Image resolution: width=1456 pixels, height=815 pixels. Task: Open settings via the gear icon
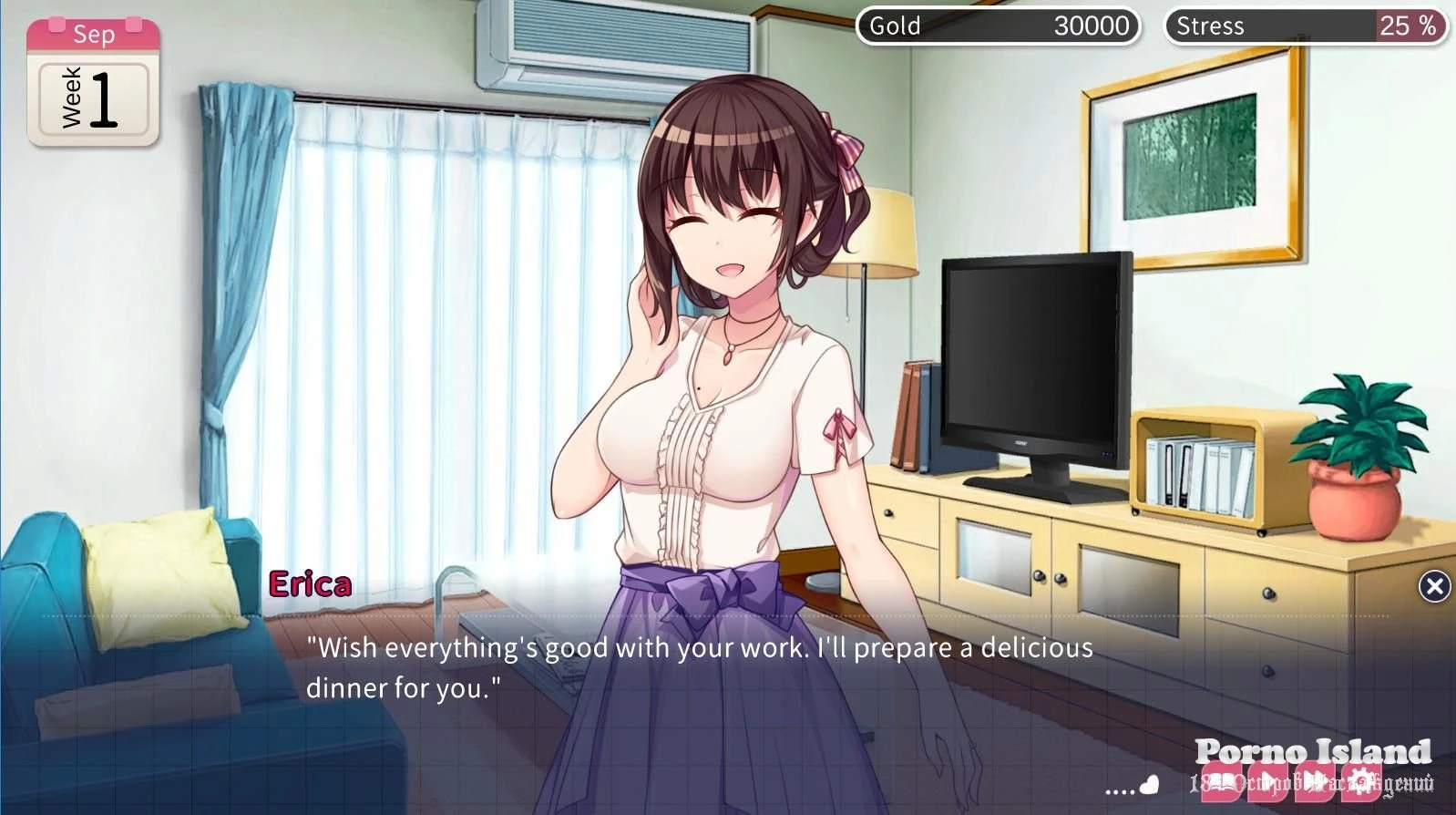tap(1359, 782)
